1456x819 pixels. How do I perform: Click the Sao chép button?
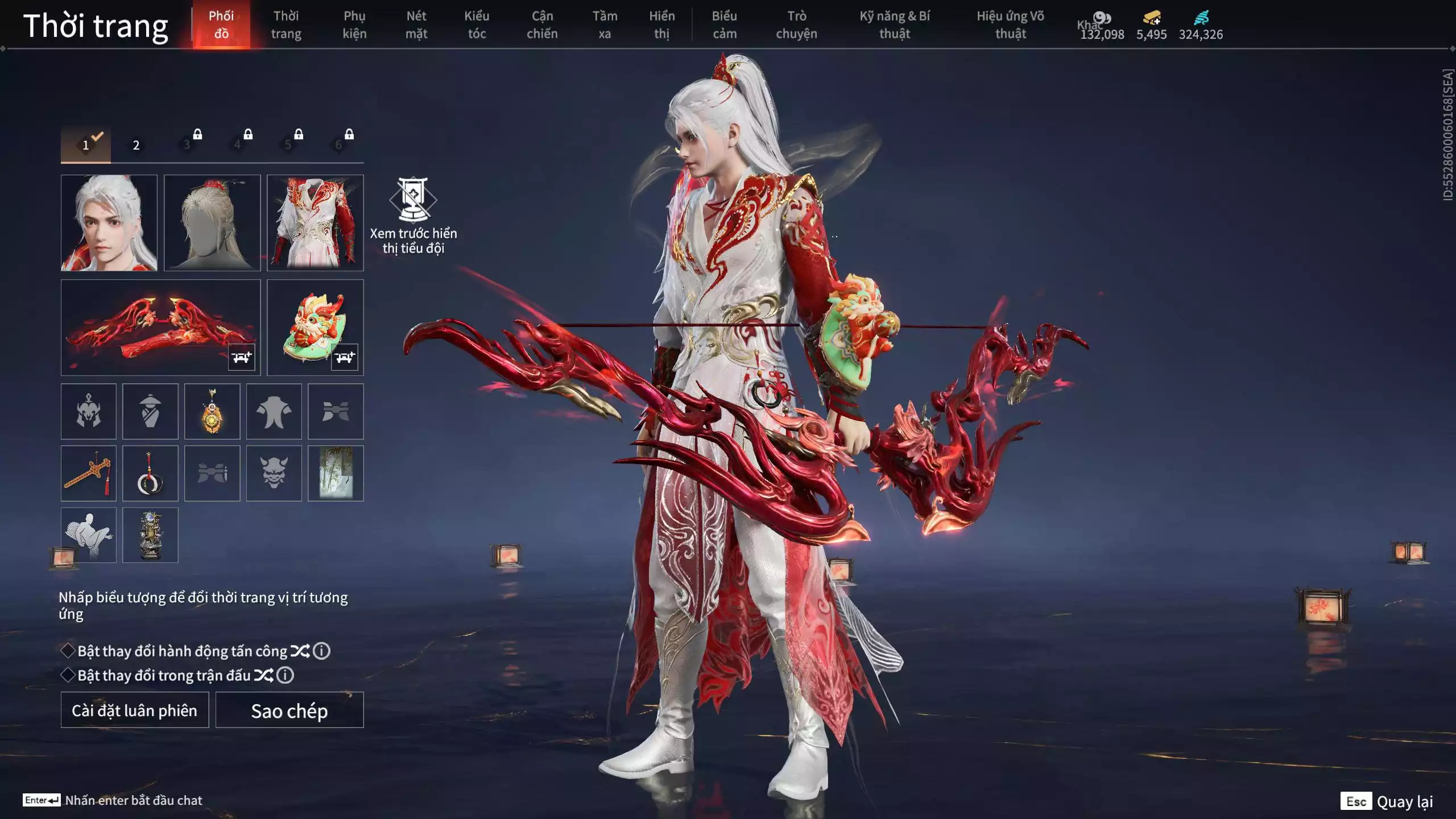tap(289, 710)
